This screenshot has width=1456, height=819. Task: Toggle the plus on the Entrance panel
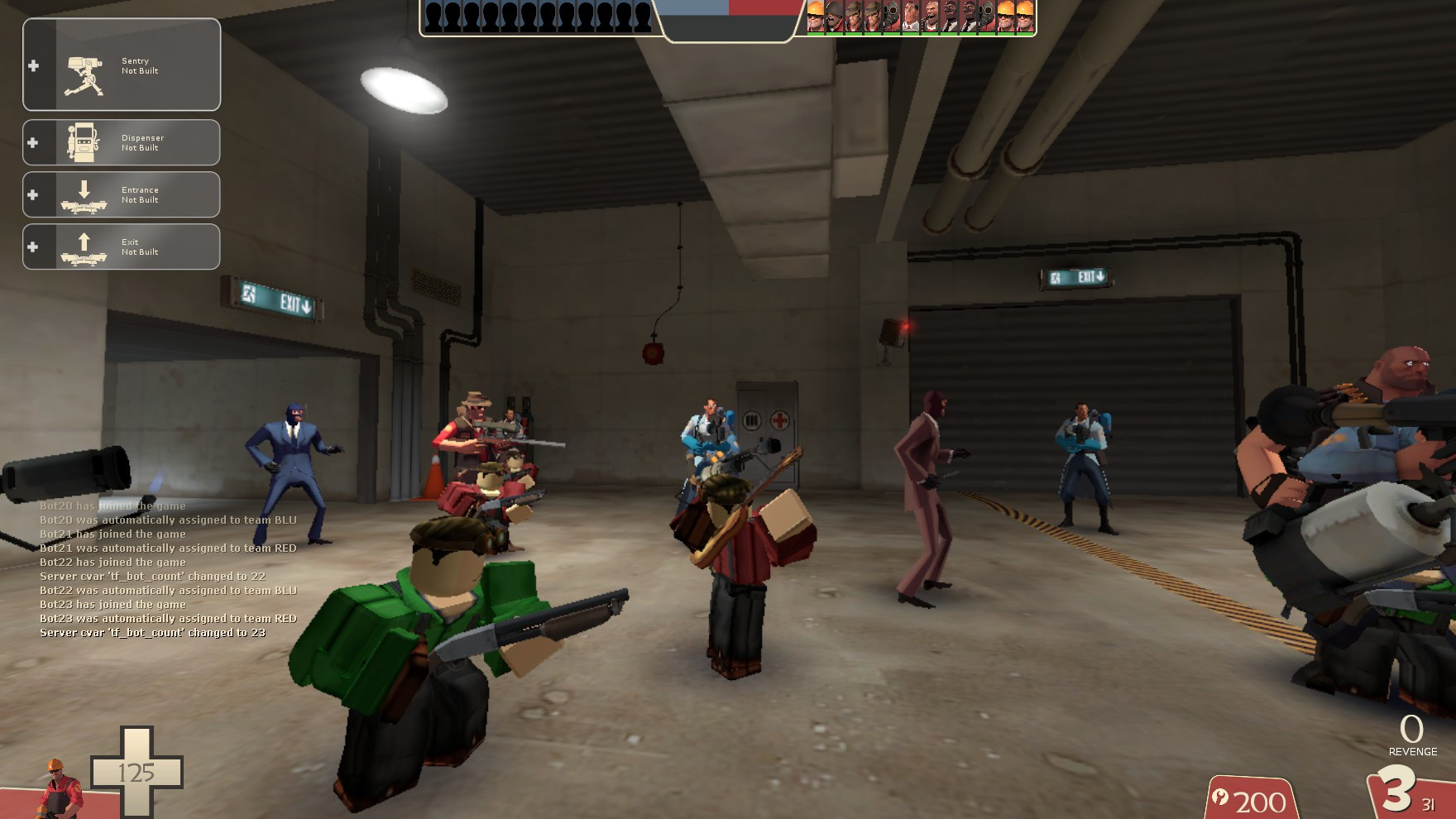click(32, 194)
